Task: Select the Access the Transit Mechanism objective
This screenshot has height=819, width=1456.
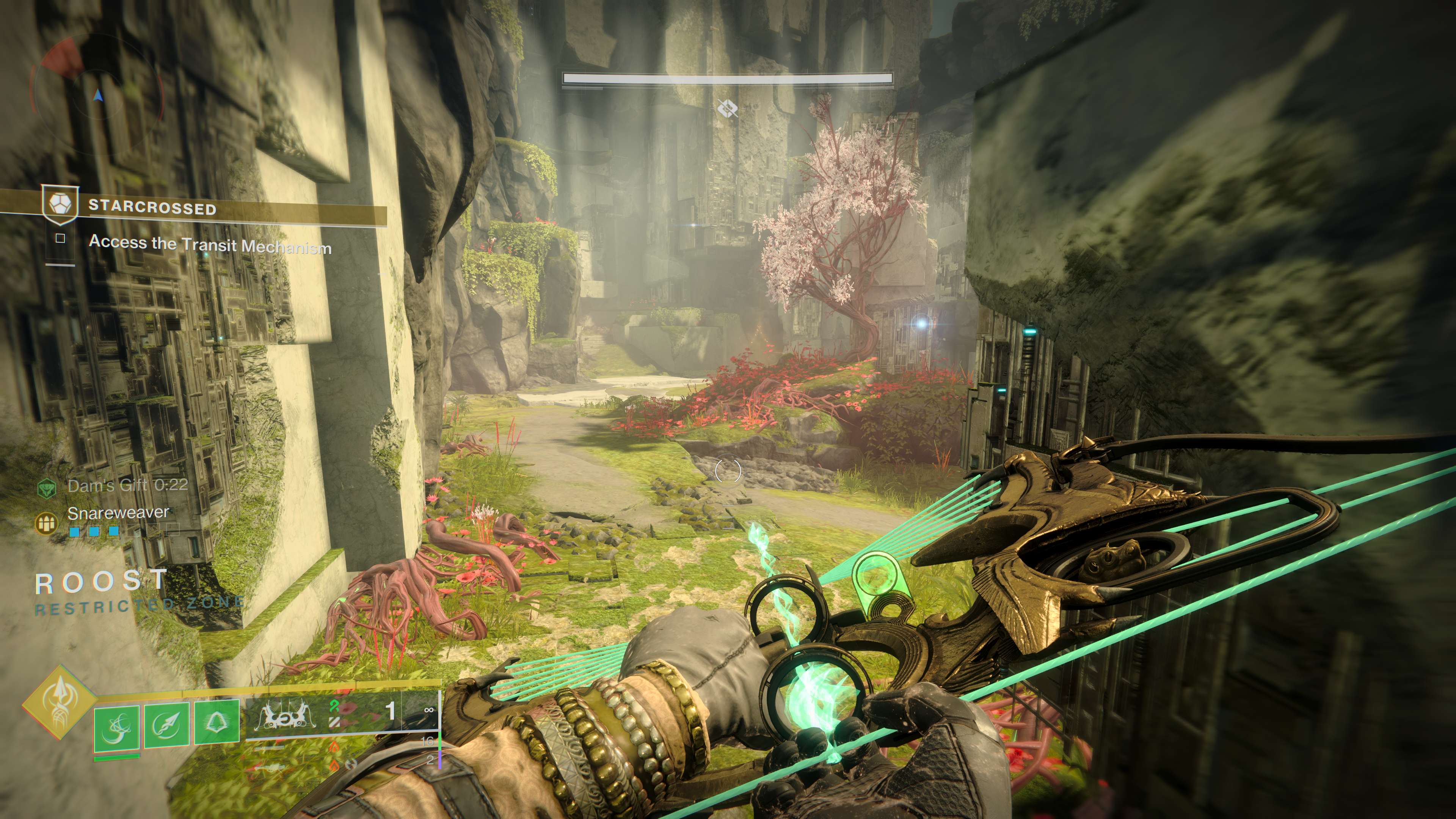Action: pos(210,244)
